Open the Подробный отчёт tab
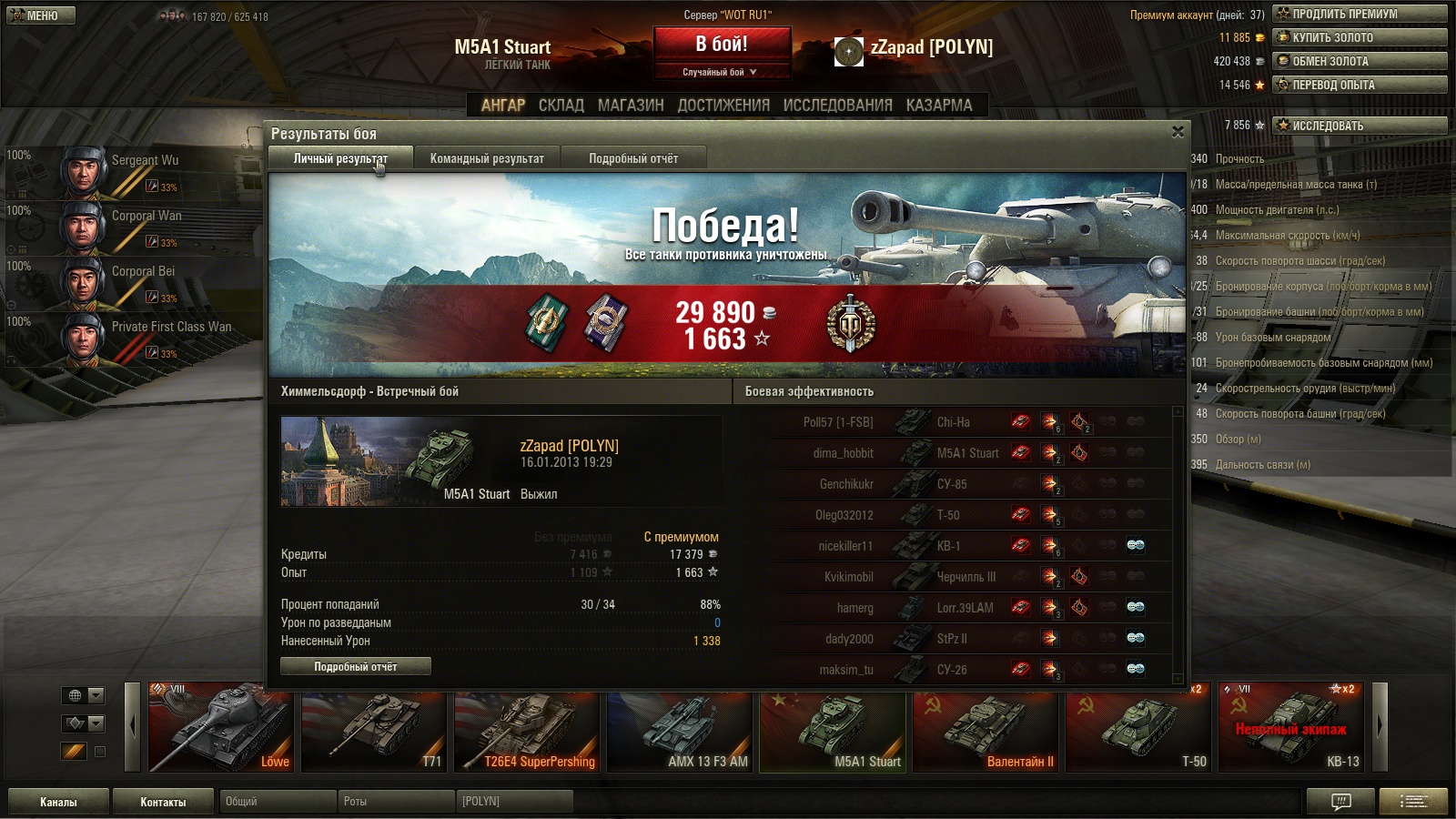The width and height of the screenshot is (1456, 819). [x=633, y=158]
